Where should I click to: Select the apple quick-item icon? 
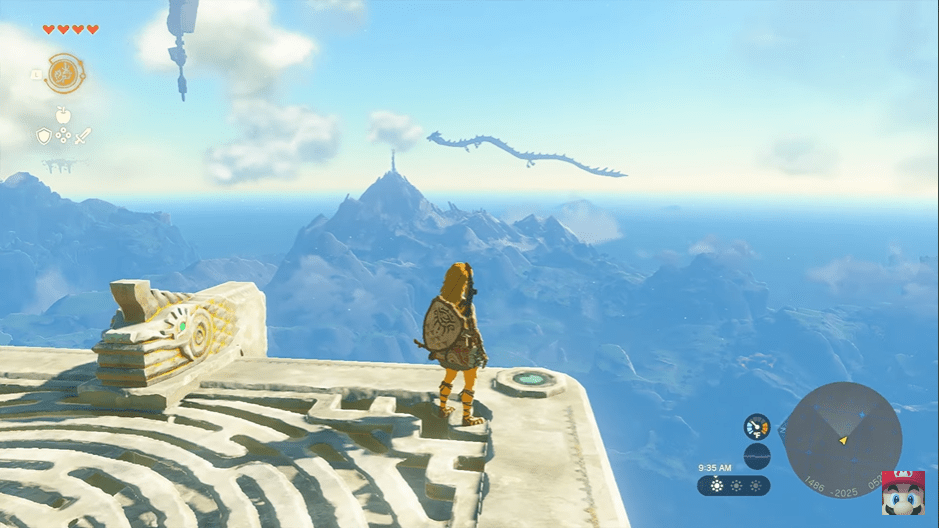[62, 115]
